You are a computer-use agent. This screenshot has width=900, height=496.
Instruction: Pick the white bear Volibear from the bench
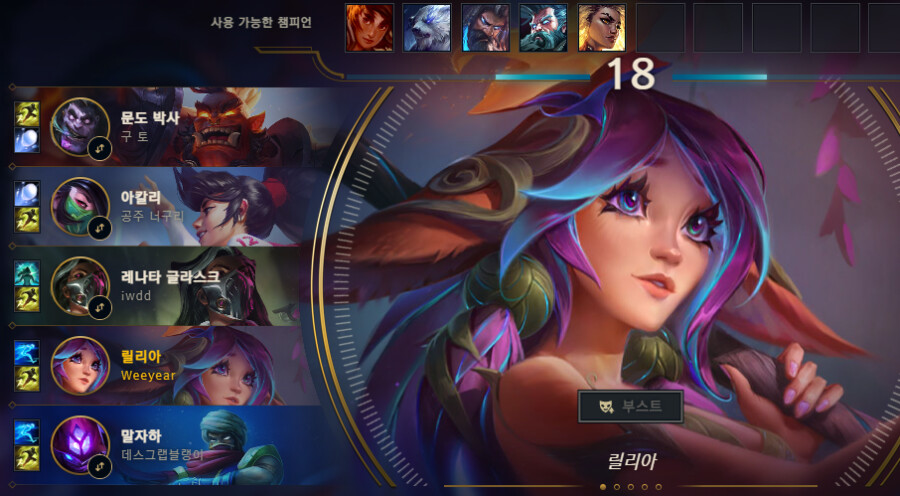pyautogui.click(x=427, y=28)
